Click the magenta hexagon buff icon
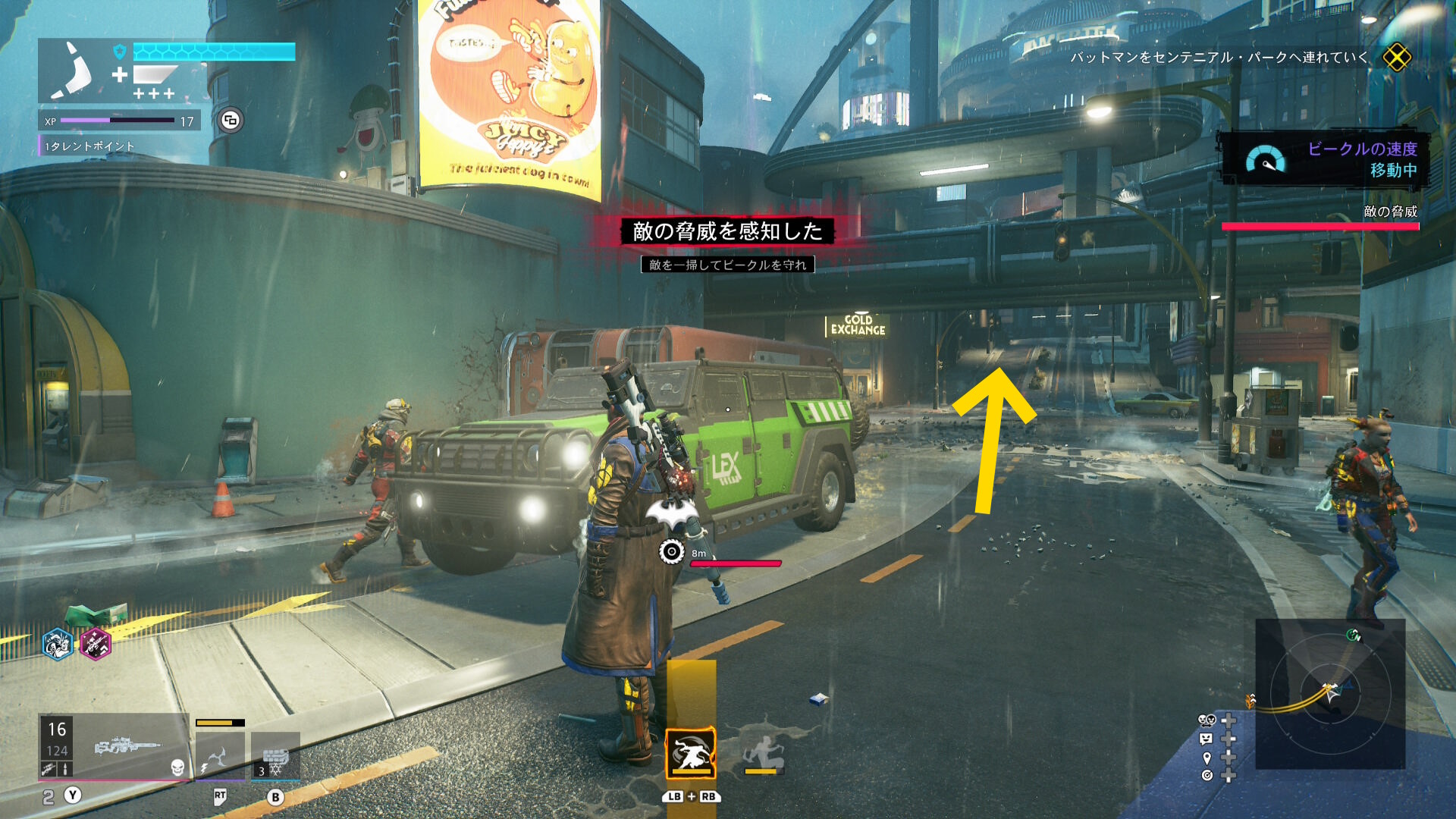This screenshot has height=819, width=1456. pyautogui.click(x=96, y=645)
